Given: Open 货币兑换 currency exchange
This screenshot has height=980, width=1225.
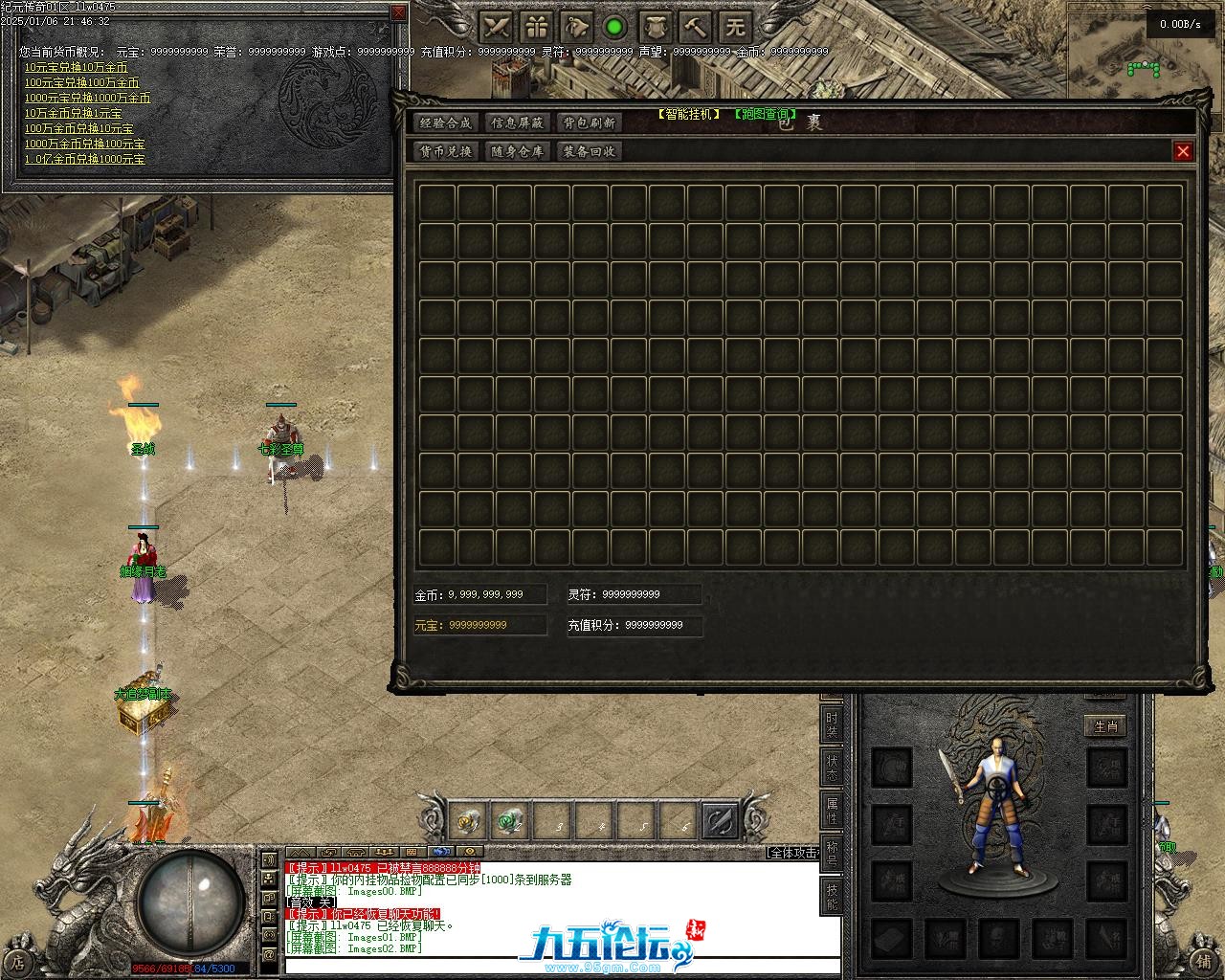Looking at the screenshot, I should [446, 151].
